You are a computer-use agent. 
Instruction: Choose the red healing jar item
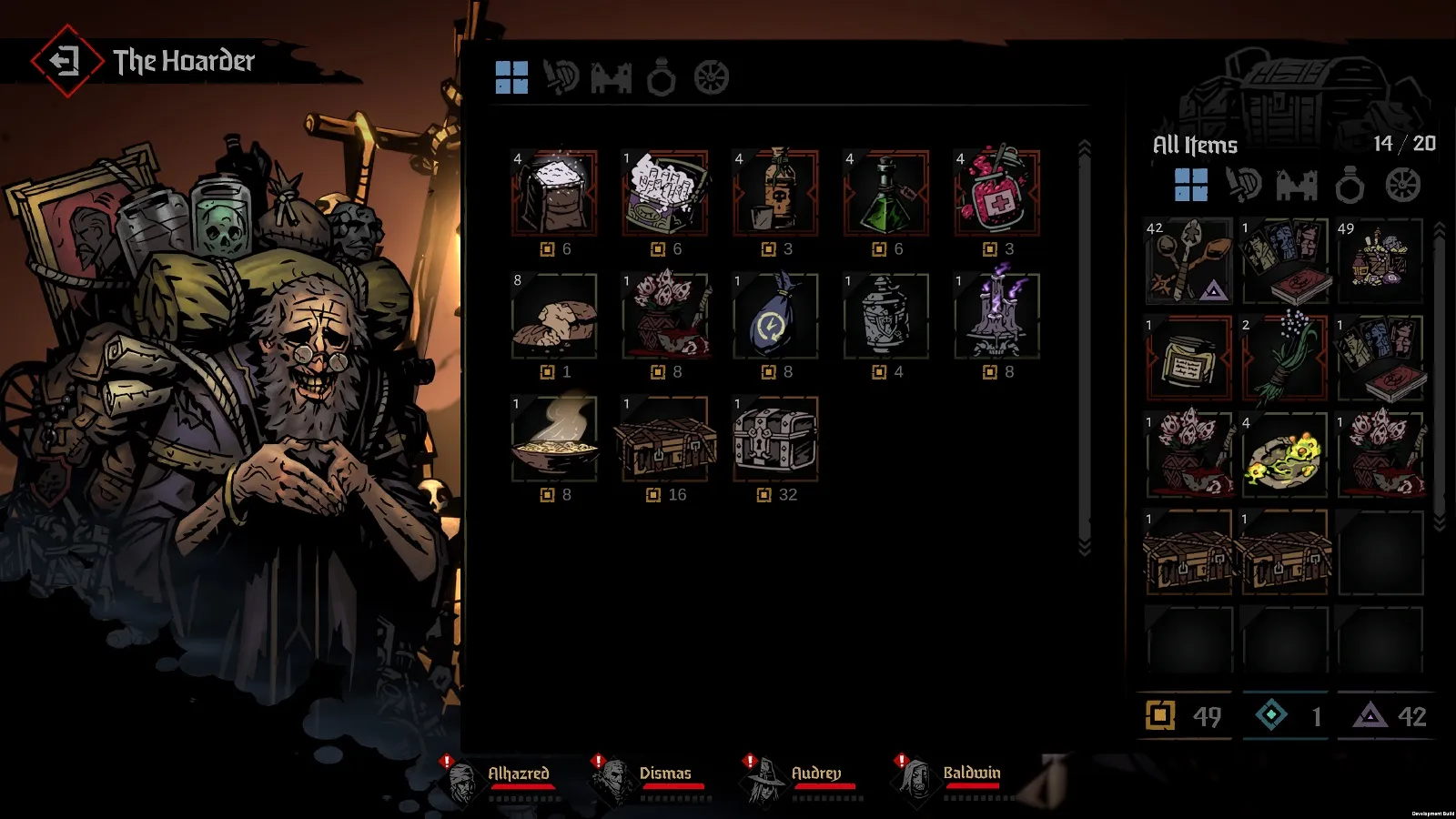point(996,194)
